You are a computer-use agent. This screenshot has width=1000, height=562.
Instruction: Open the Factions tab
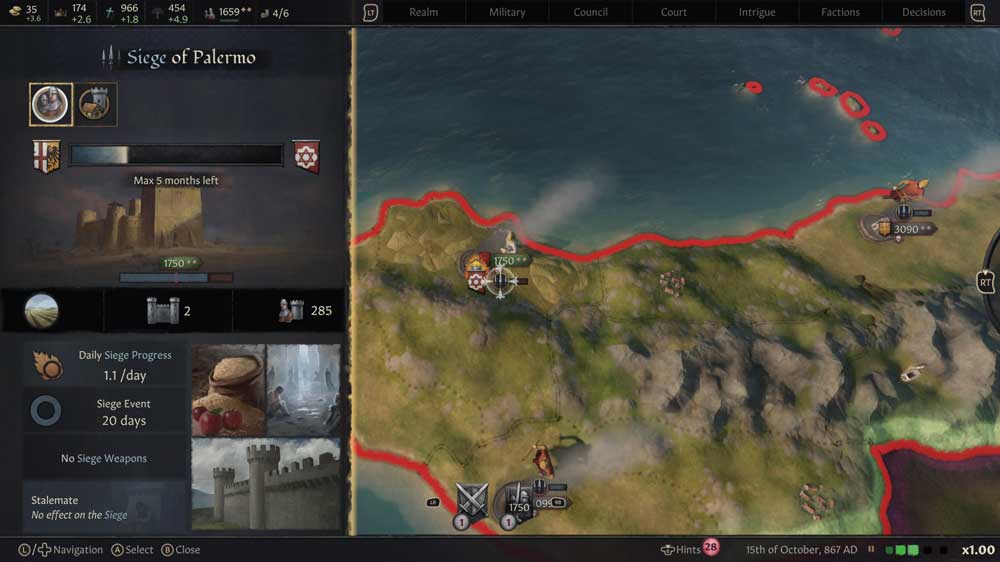[840, 12]
